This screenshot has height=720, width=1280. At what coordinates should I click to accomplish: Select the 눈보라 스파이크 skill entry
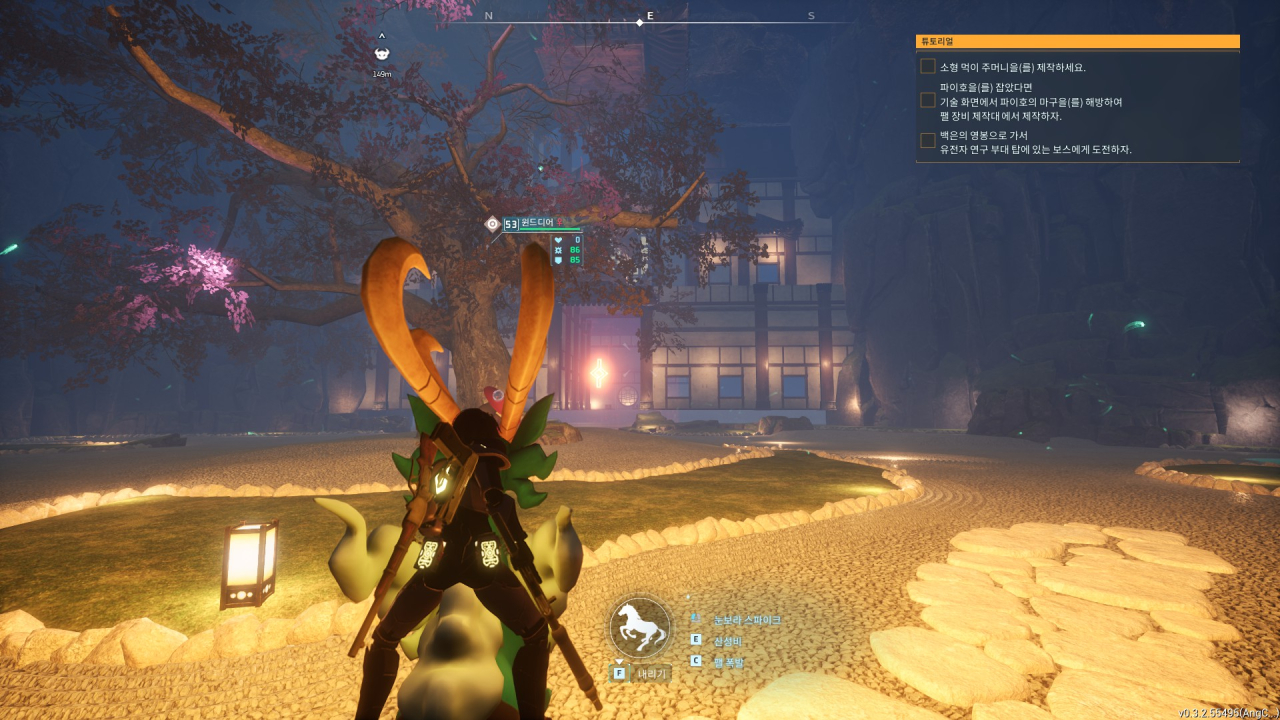coord(746,620)
